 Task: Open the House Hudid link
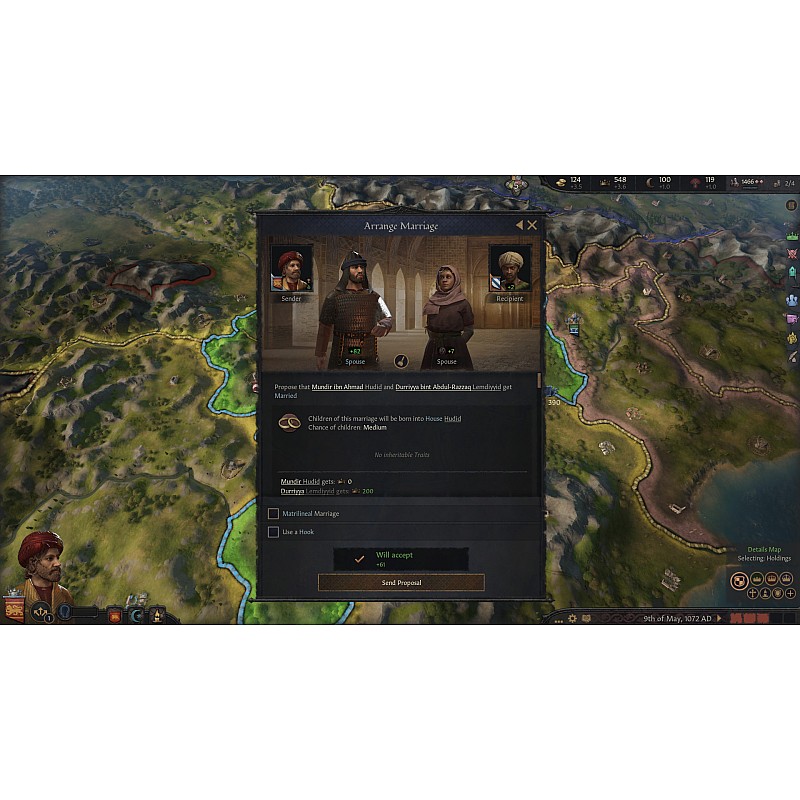pyautogui.click(x=452, y=419)
